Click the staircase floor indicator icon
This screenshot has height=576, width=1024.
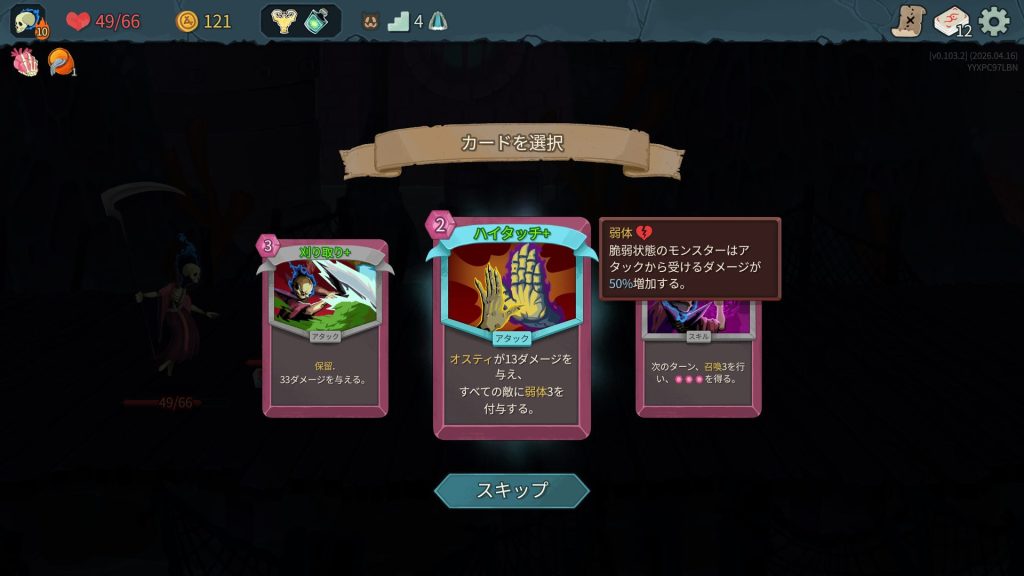tap(398, 21)
